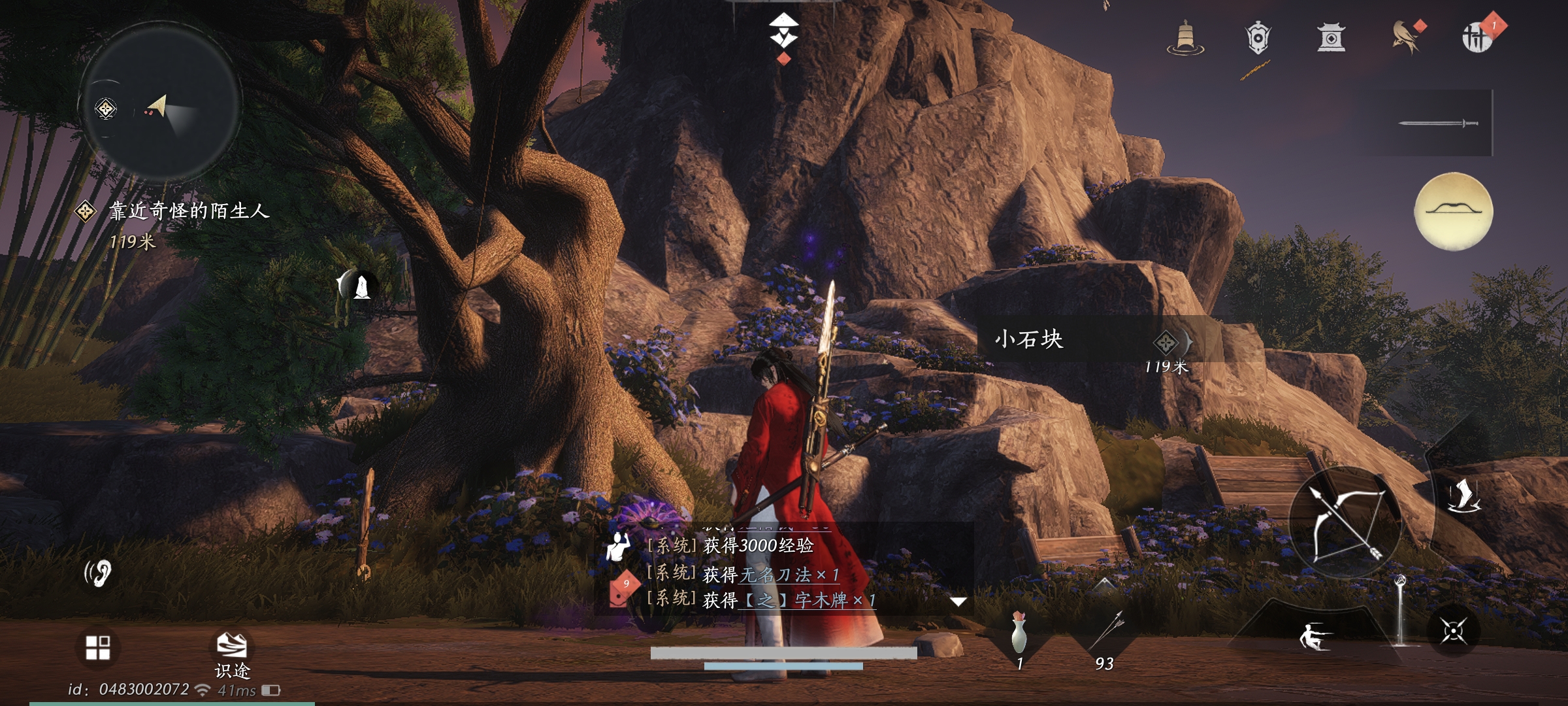The height and width of the screenshot is (706, 1568).
Task: Fire the bow and arrow attack
Action: [1346, 523]
